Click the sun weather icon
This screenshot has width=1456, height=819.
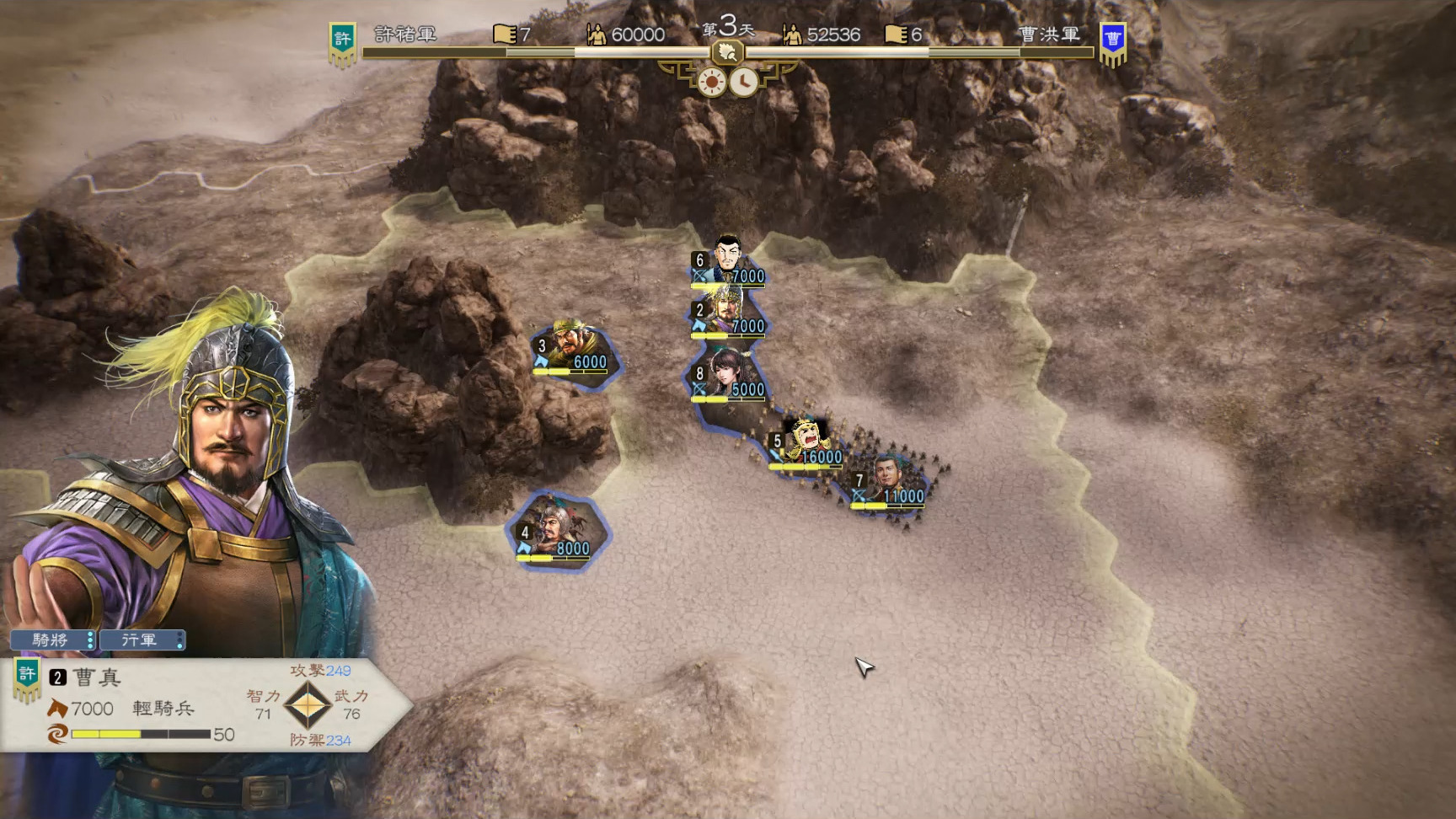(712, 83)
